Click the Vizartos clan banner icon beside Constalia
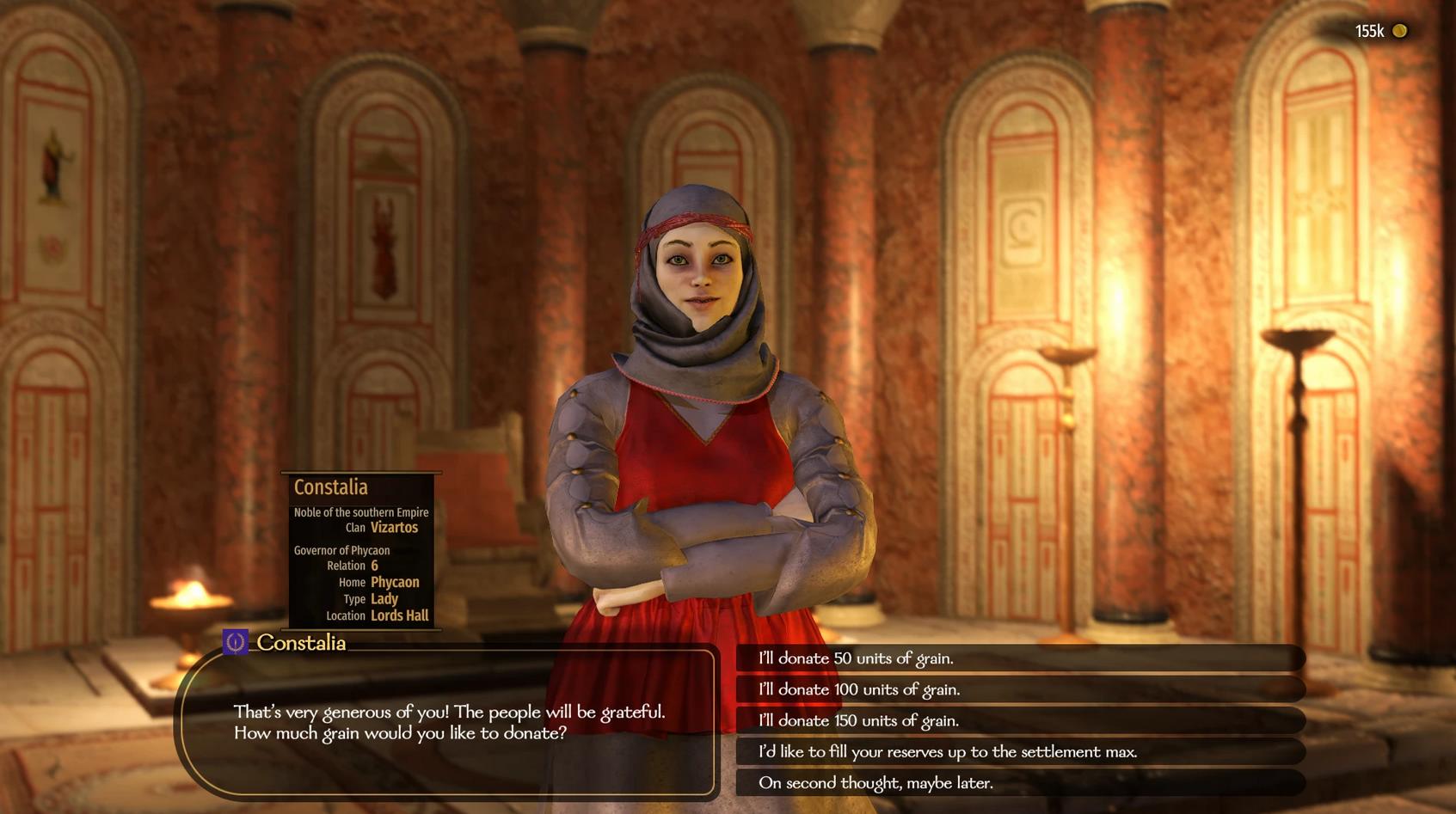 click(x=236, y=642)
